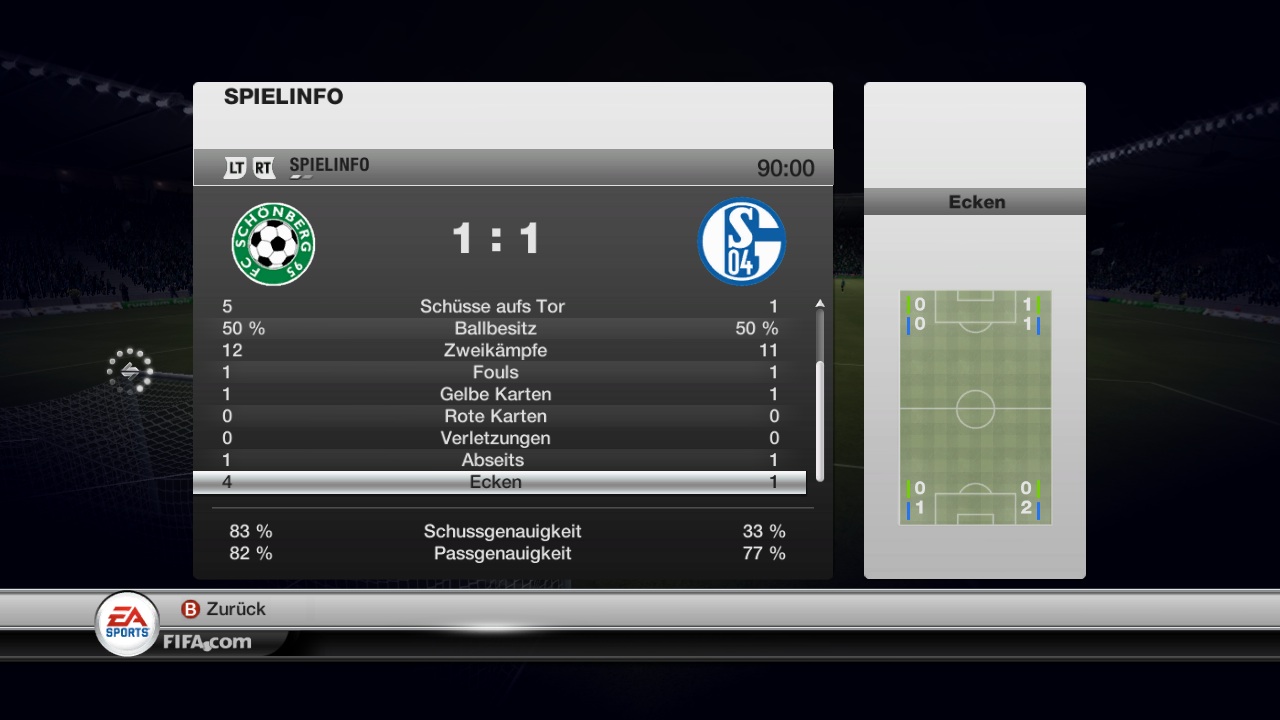Select the Ecken stats row
Screen dimensions: 1280x720
click(x=498, y=482)
